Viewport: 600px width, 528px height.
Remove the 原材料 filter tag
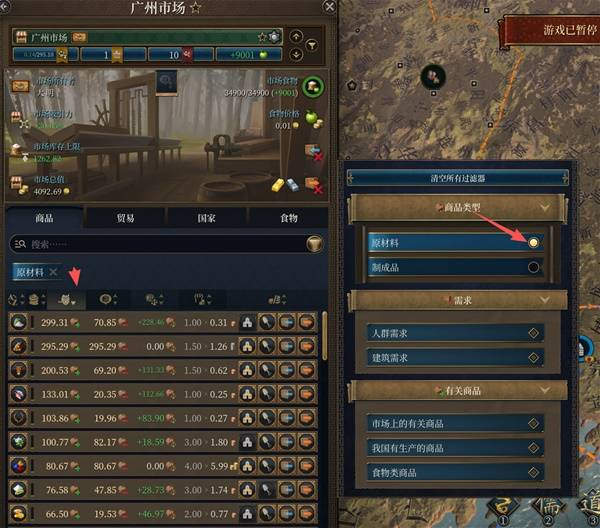point(54,272)
